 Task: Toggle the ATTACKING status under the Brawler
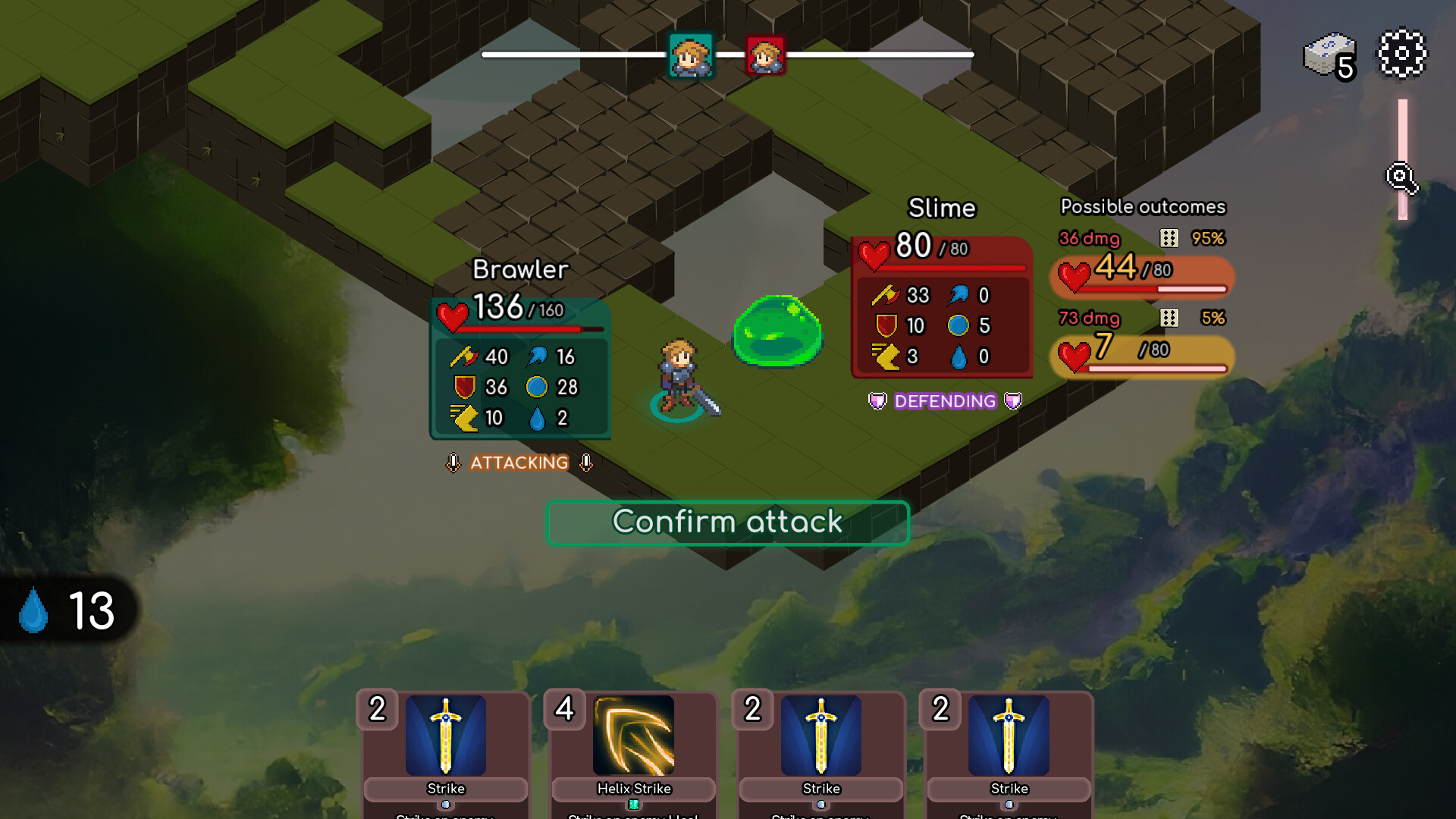pyautogui.click(x=518, y=463)
